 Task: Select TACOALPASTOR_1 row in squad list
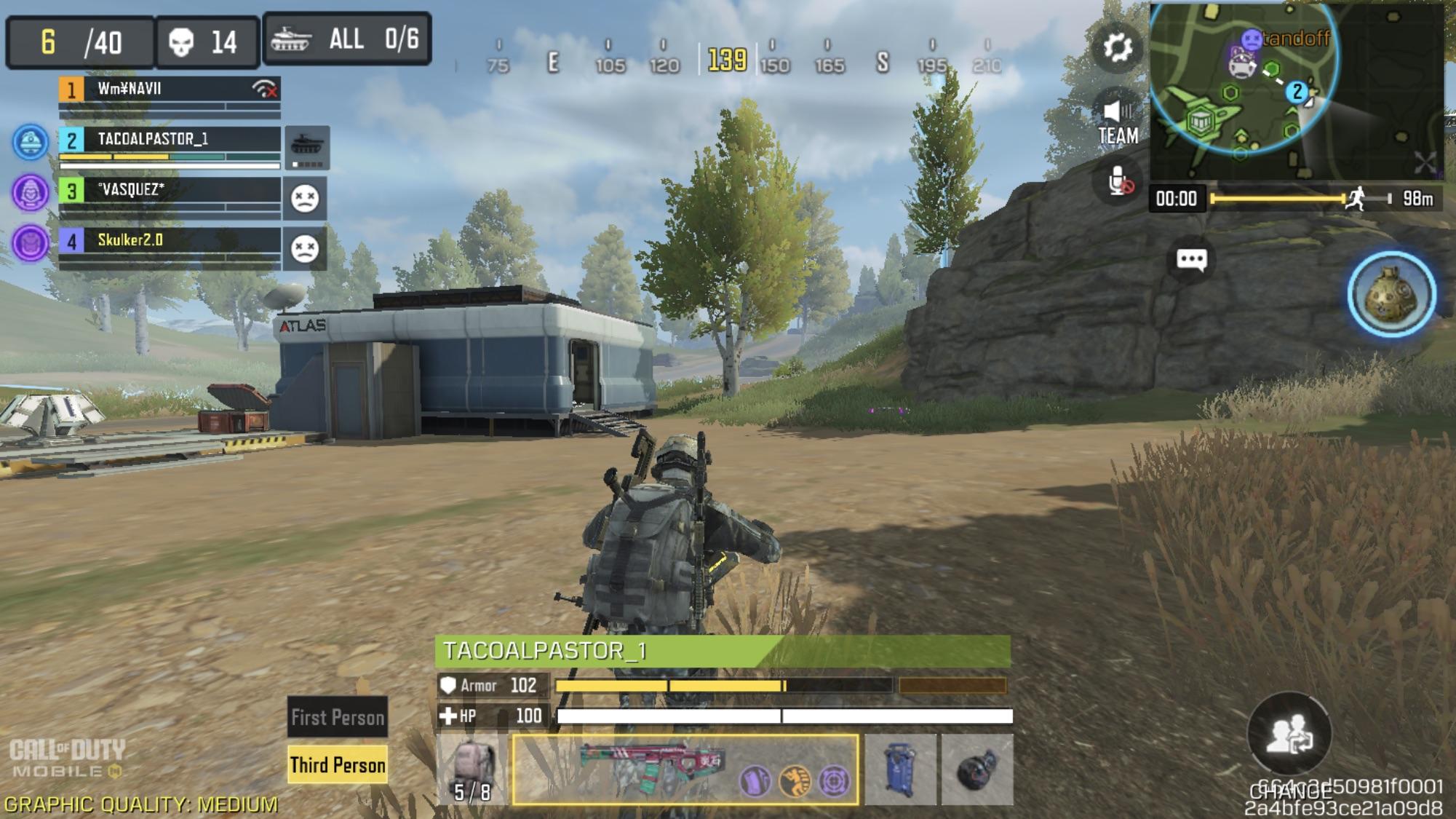pyautogui.click(x=169, y=141)
